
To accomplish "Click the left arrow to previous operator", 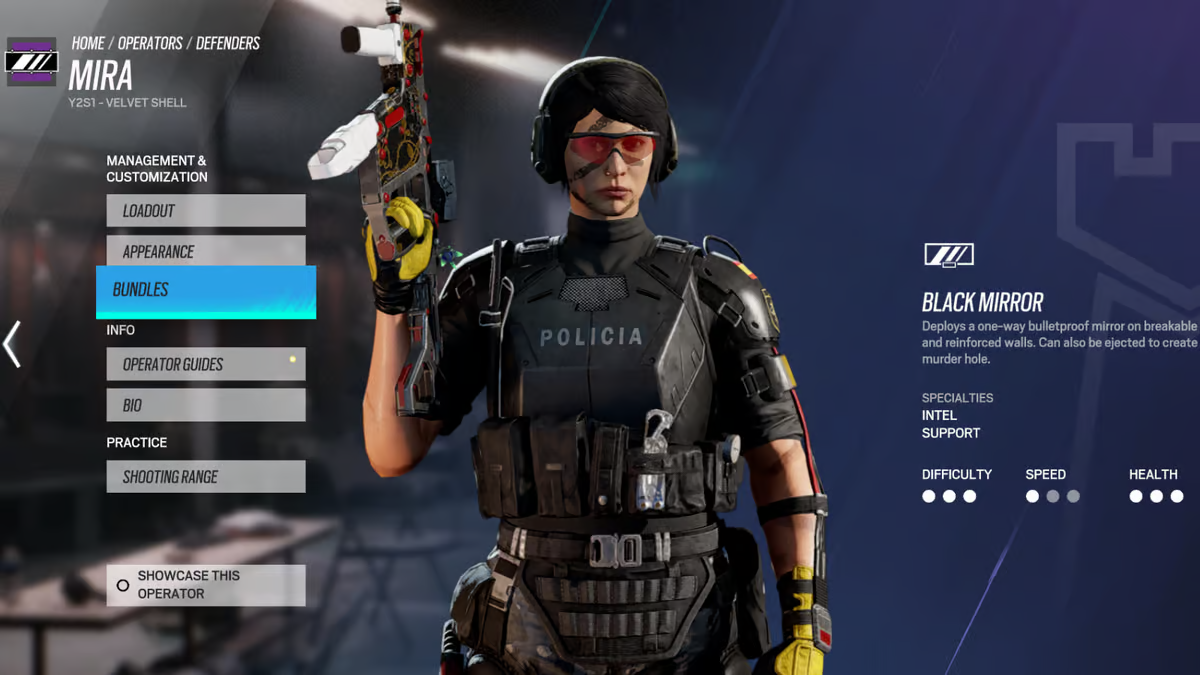I will pyautogui.click(x=12, y=344).
